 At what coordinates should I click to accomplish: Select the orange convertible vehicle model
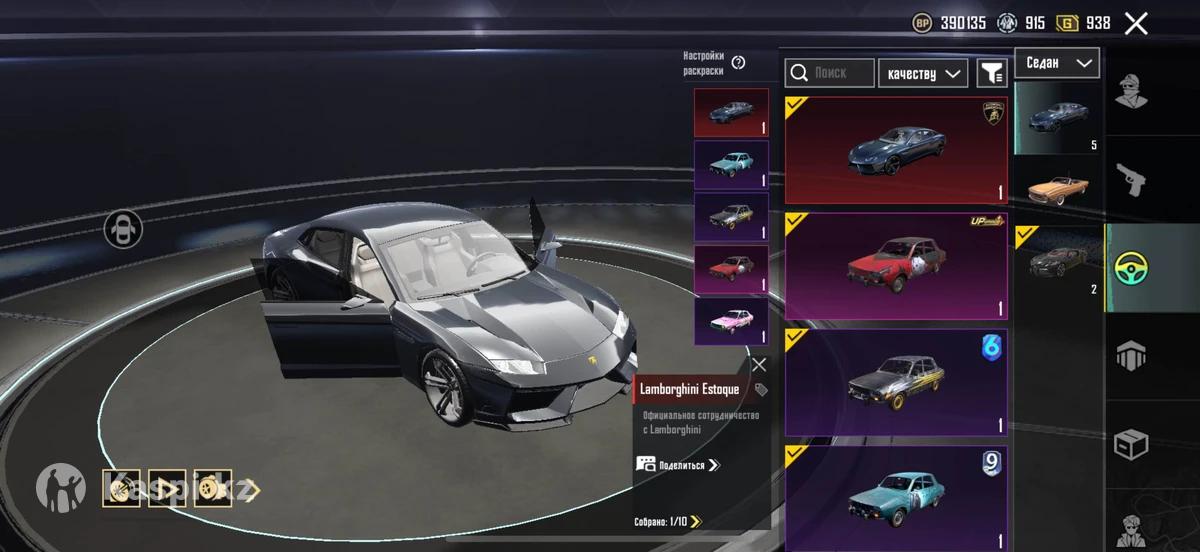[1058, 188]
